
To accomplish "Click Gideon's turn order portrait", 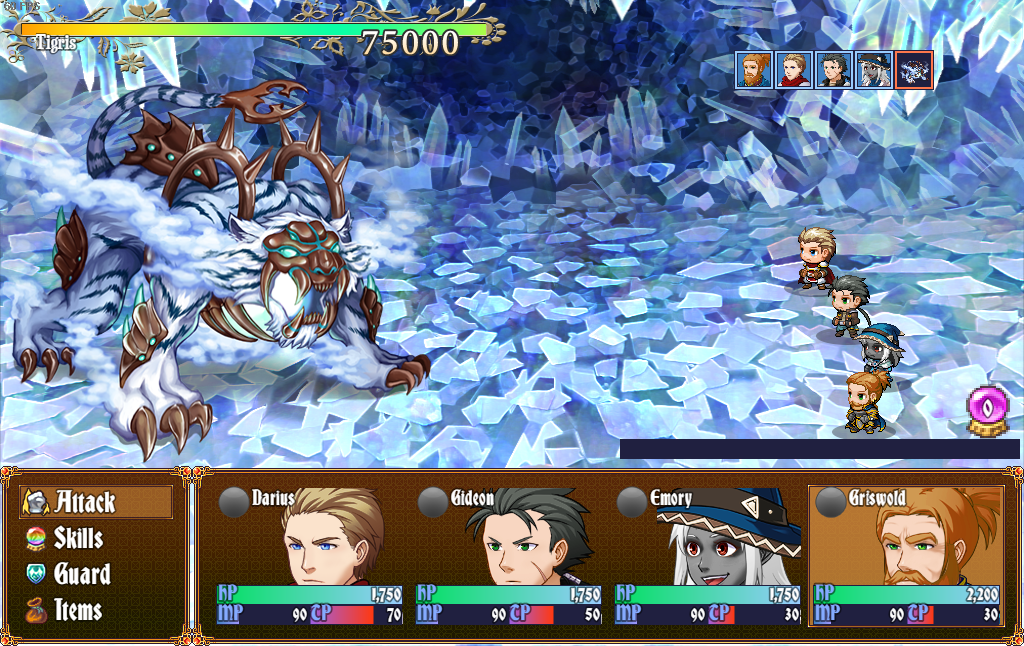I will point(834,70).
